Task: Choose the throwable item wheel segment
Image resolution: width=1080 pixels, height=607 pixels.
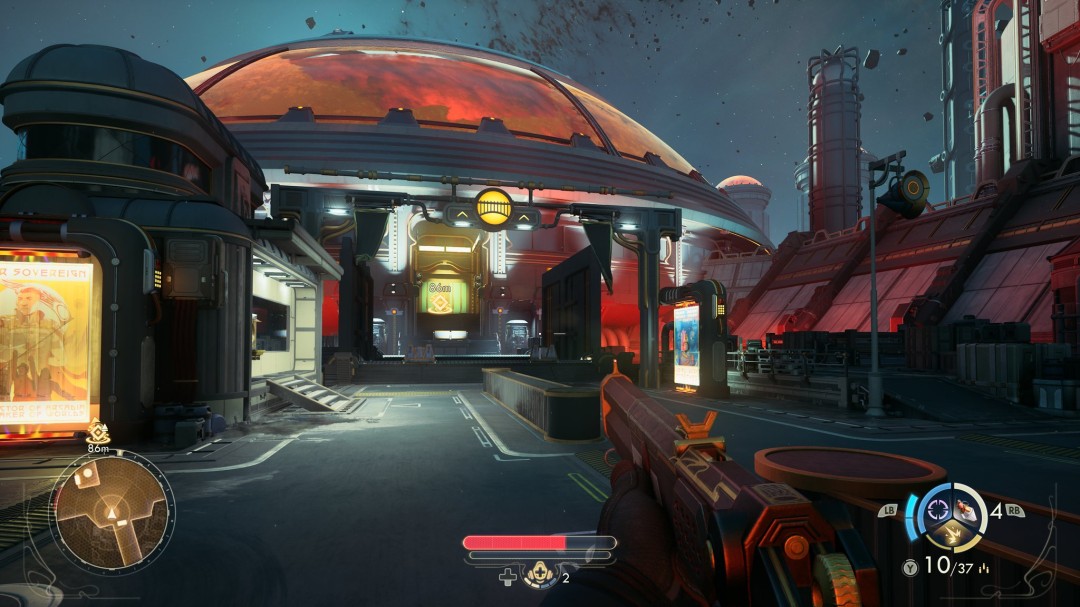Action: tap(965, 507)
